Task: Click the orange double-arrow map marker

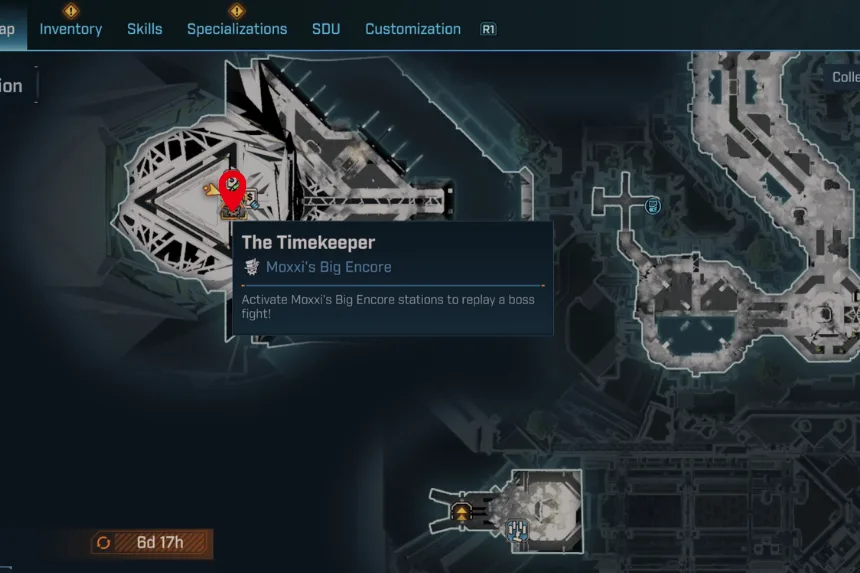Action: [462, 512]
